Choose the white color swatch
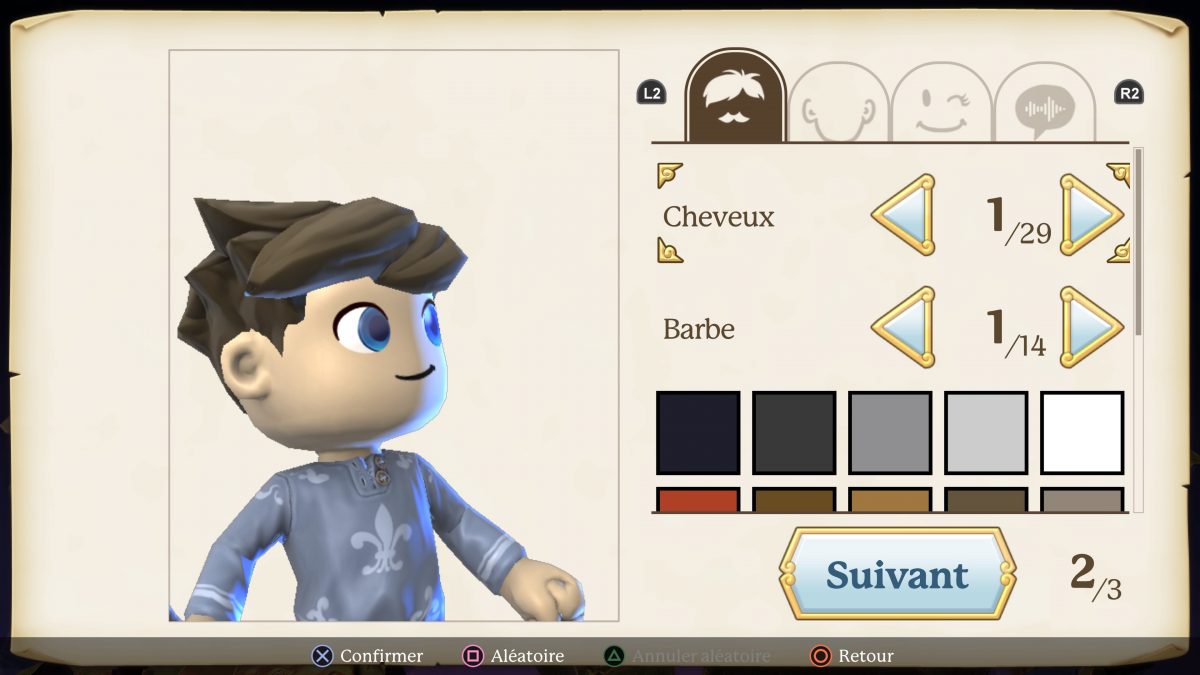1200x675 pixels. pos(1082,432)
